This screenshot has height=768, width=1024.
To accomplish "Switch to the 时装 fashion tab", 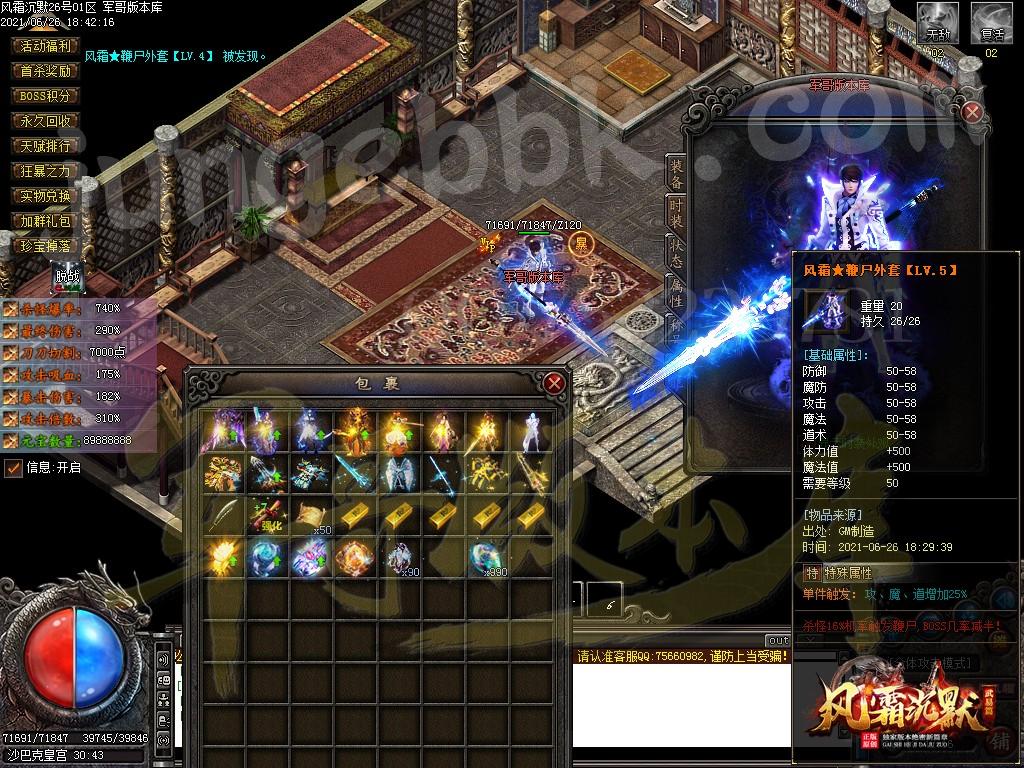I will 677,213.
